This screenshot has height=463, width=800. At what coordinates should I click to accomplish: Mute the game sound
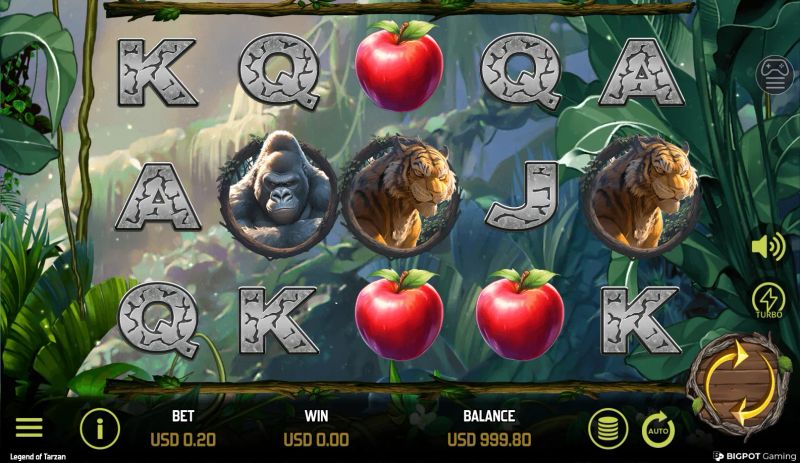point(767,246)
